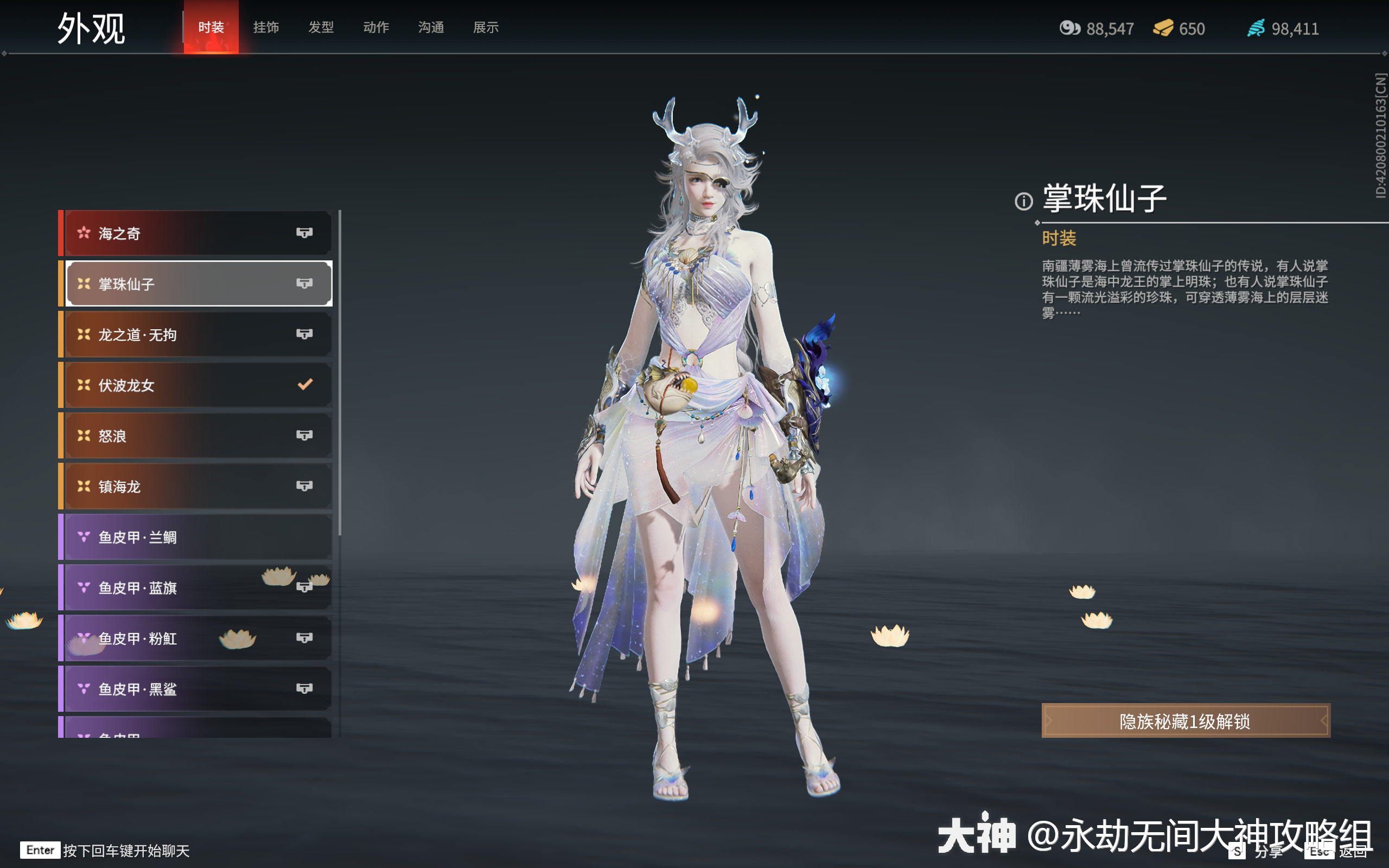Open the 挂饰 accessories tab
This screenshot has height=868, width=1389.
click(x=266, y=27)
